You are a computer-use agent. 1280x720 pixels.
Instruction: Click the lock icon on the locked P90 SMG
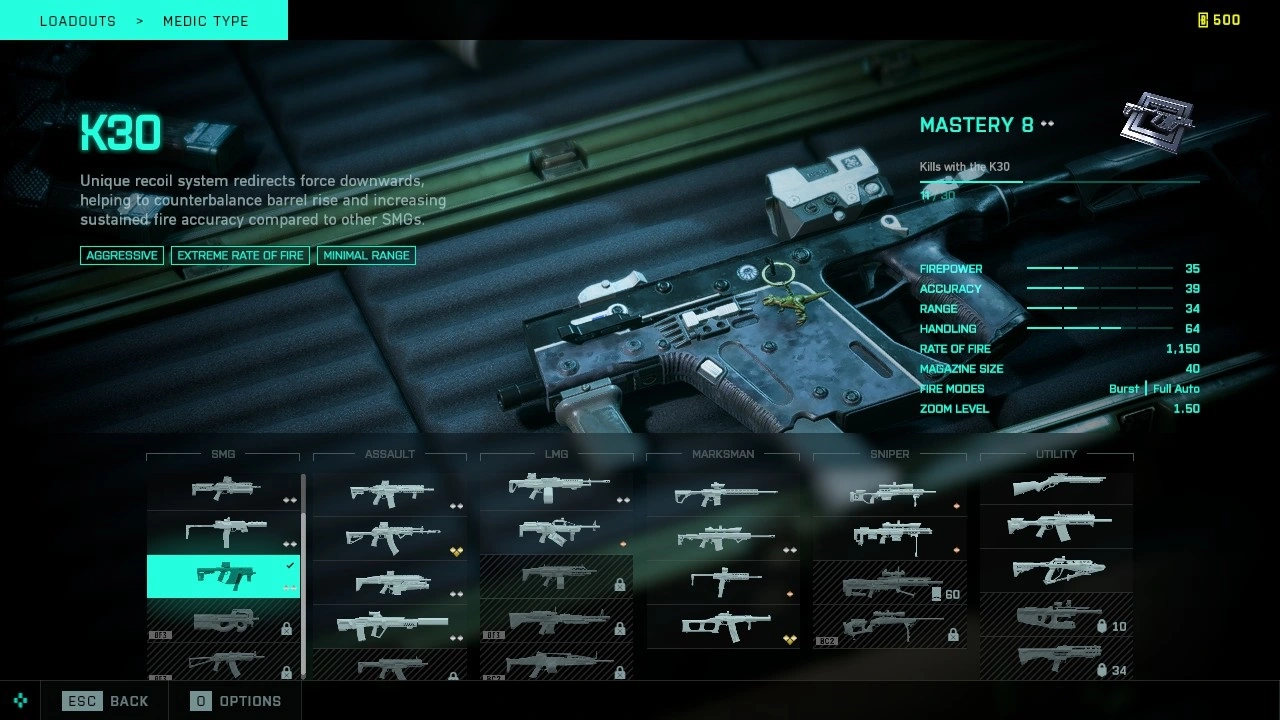tap(285, 628)
